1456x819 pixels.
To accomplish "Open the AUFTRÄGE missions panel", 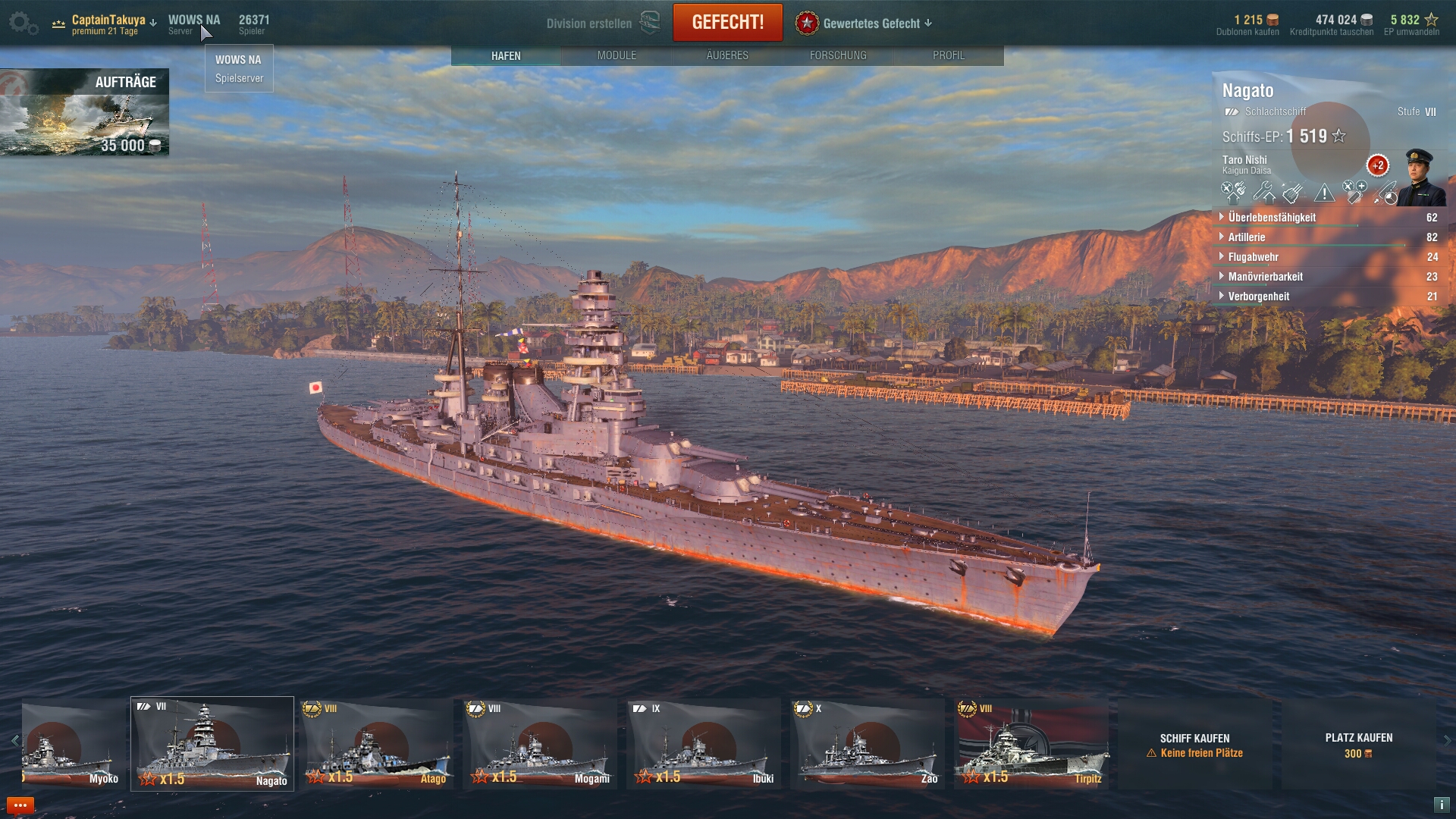I will click(x=84, y=112).
